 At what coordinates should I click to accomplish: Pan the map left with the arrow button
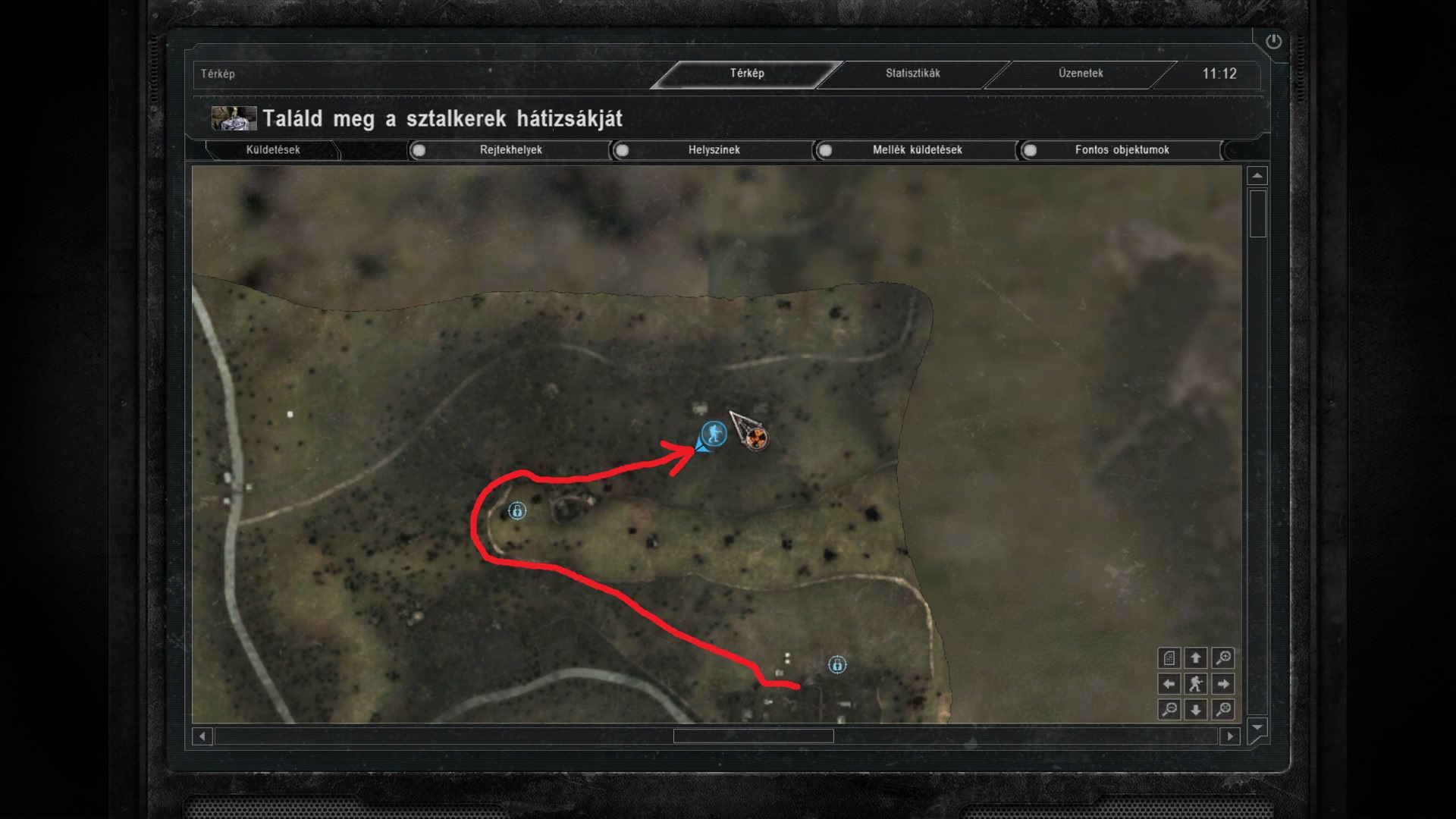(x=1169, y=684)
